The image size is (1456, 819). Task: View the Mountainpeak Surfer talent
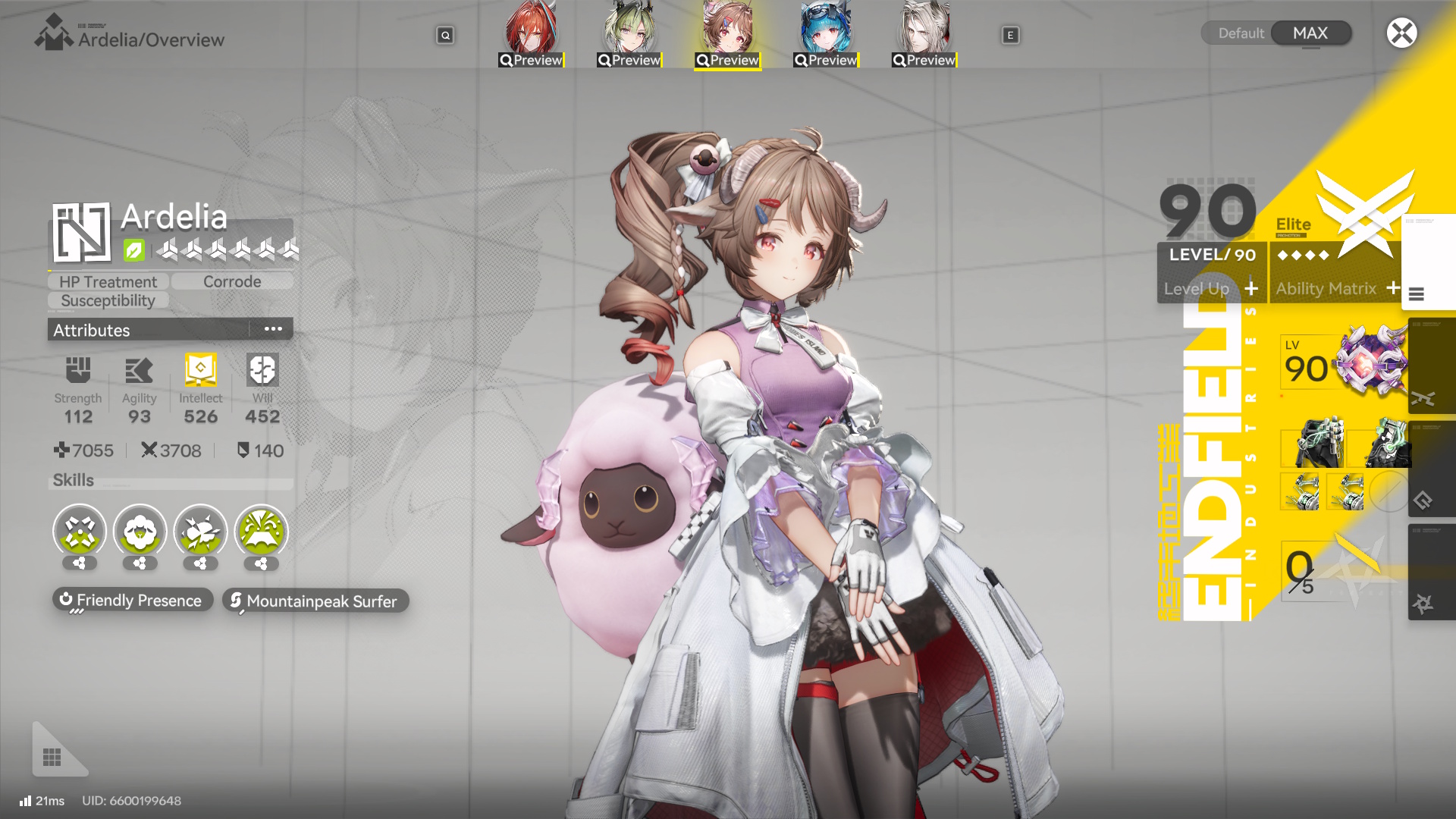coord(315,601)
